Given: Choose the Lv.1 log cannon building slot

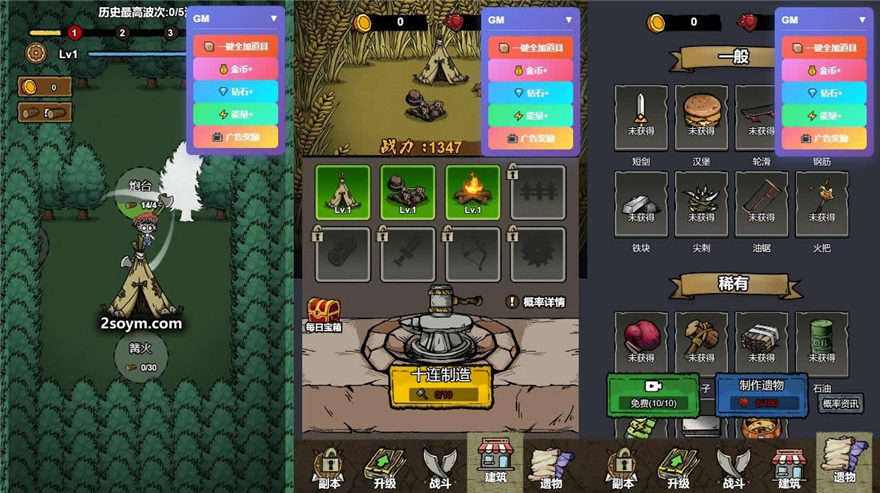Looking at the screenshot, I should [x=408, y=191].
